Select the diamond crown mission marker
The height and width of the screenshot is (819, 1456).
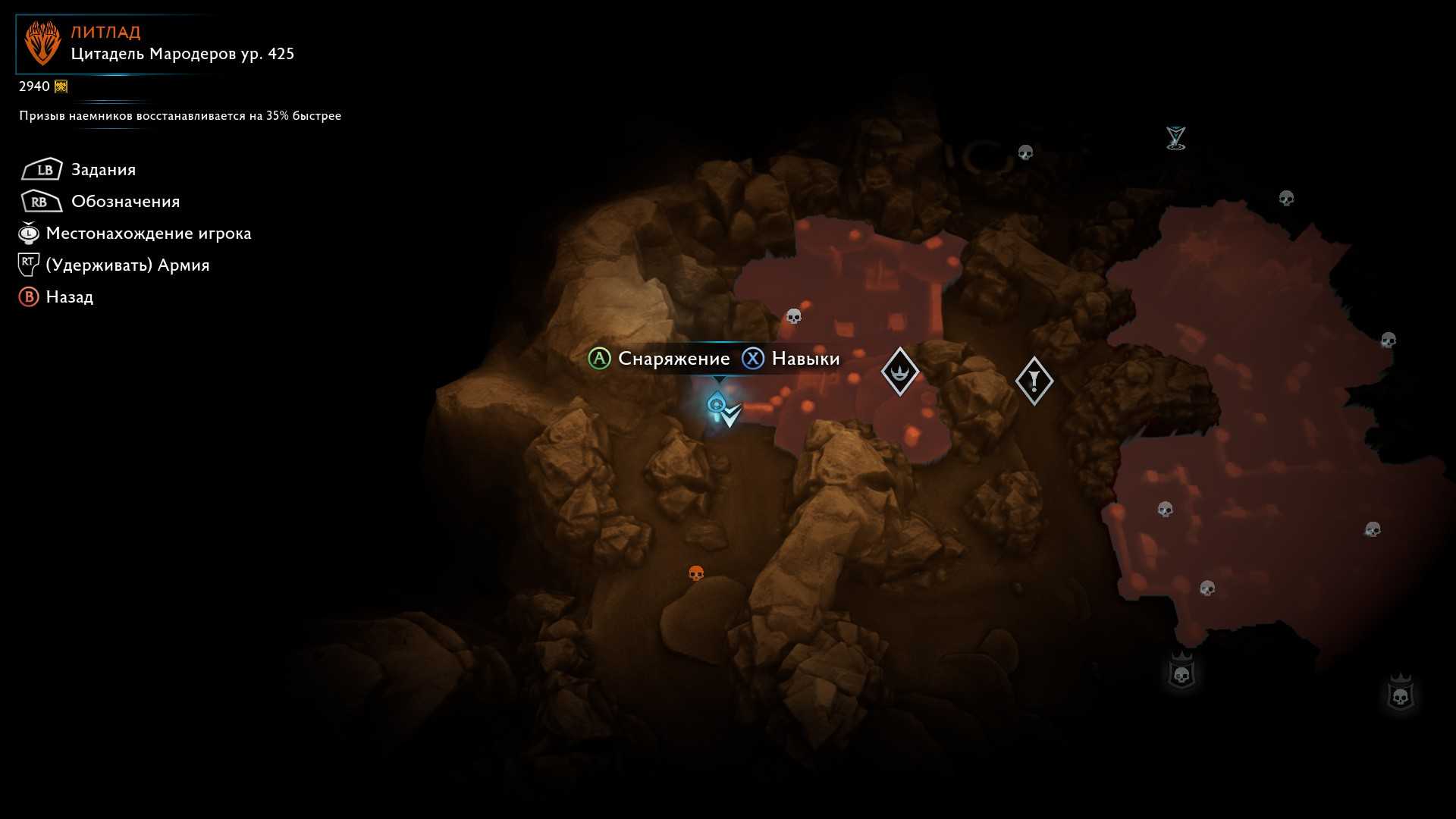click(900, 372)
